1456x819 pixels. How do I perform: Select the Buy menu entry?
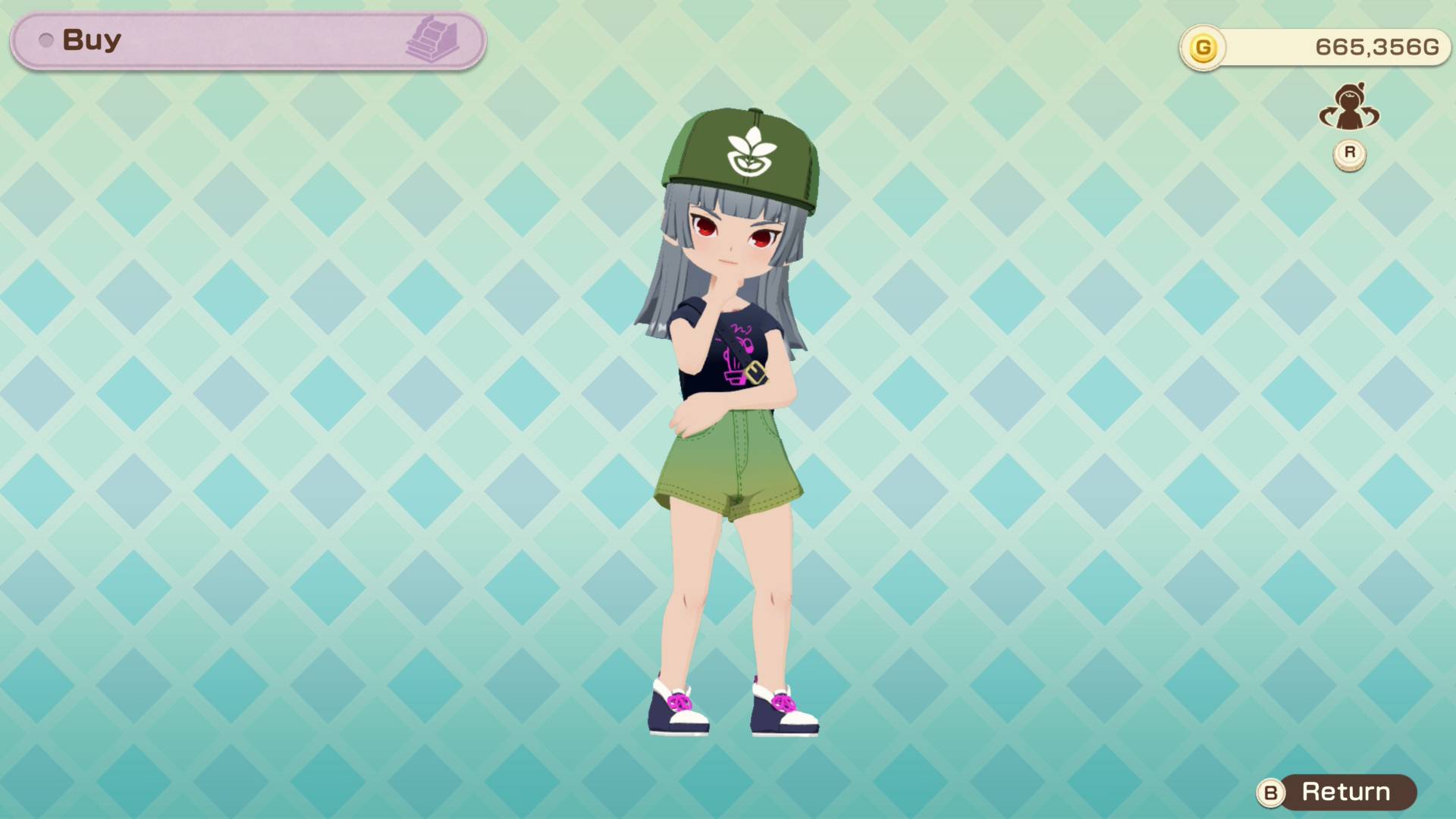tap(93, 39)
